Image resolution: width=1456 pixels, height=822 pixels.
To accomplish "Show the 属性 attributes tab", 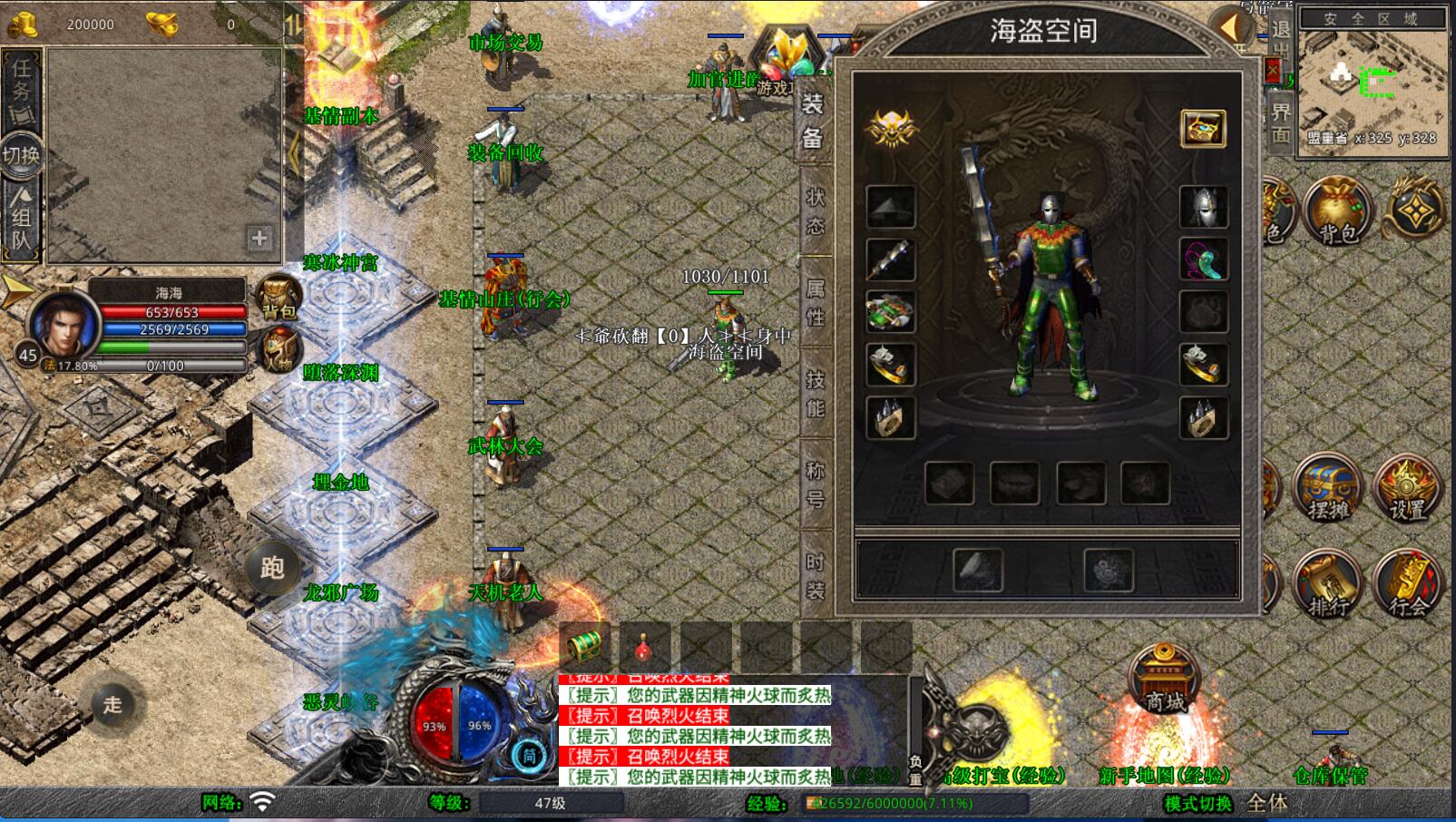I will 815,302.
